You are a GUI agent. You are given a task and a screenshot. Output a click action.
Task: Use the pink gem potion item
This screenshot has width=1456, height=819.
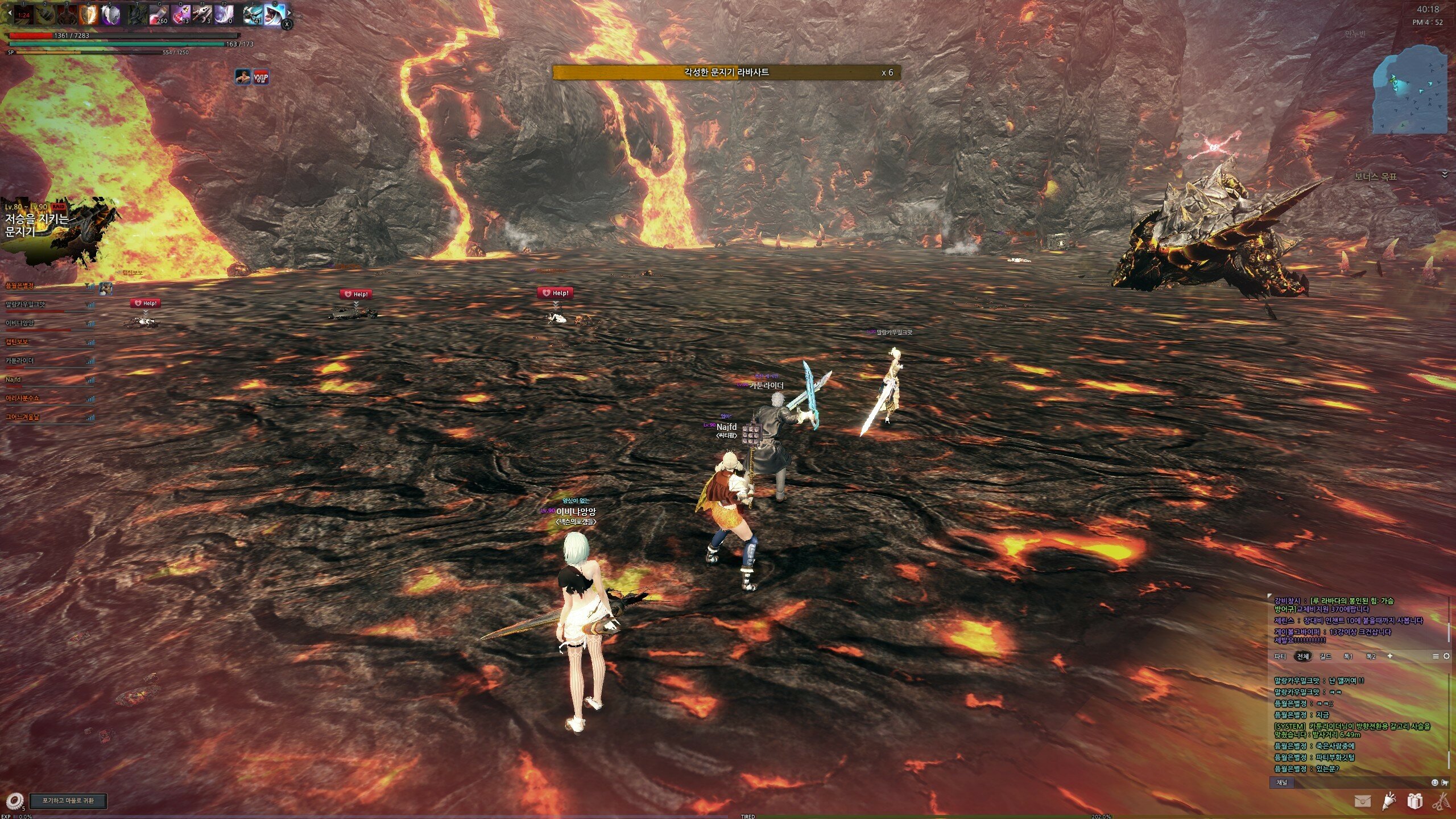tap(181, 15)
